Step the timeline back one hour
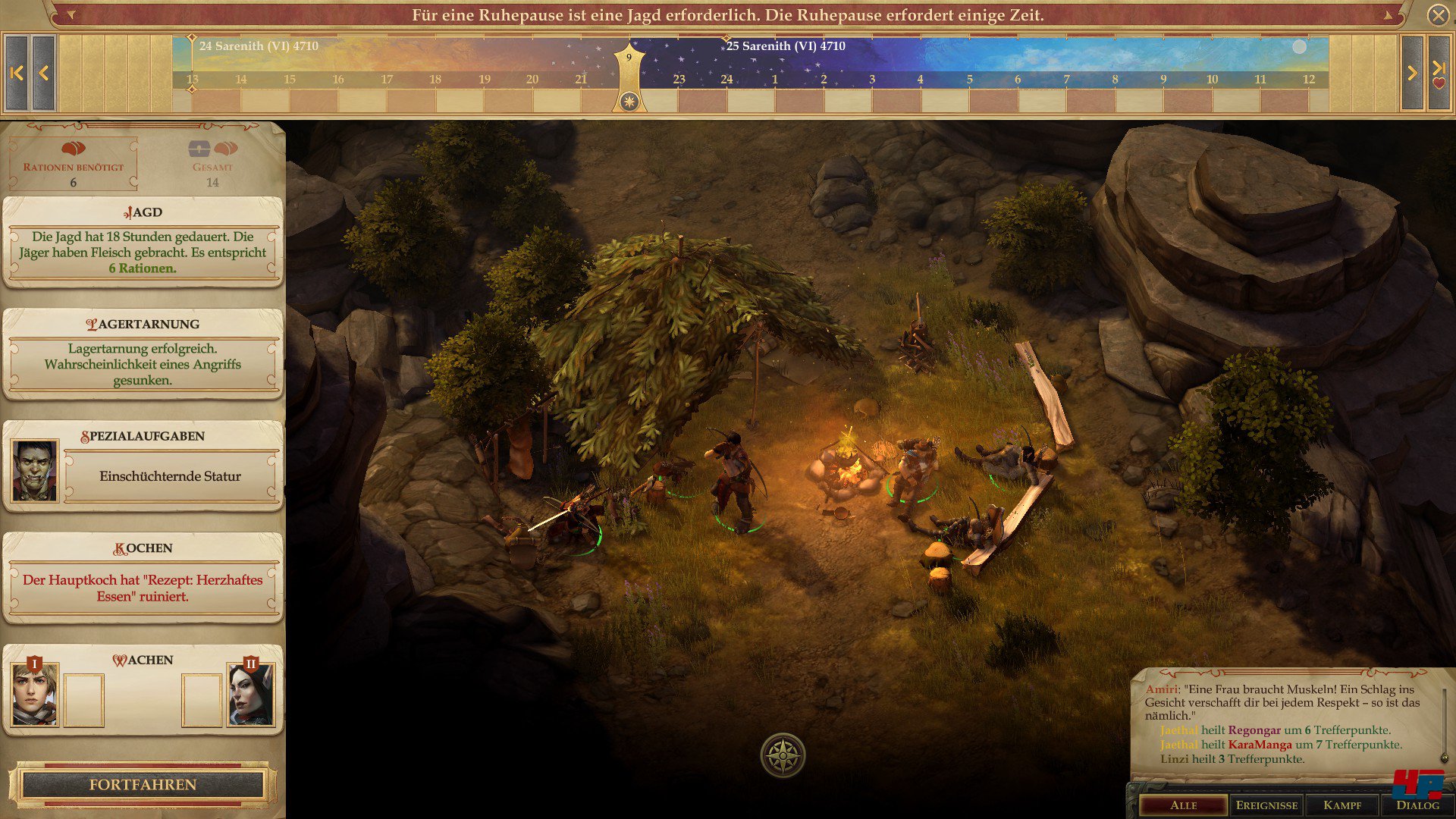 (44, 73)
